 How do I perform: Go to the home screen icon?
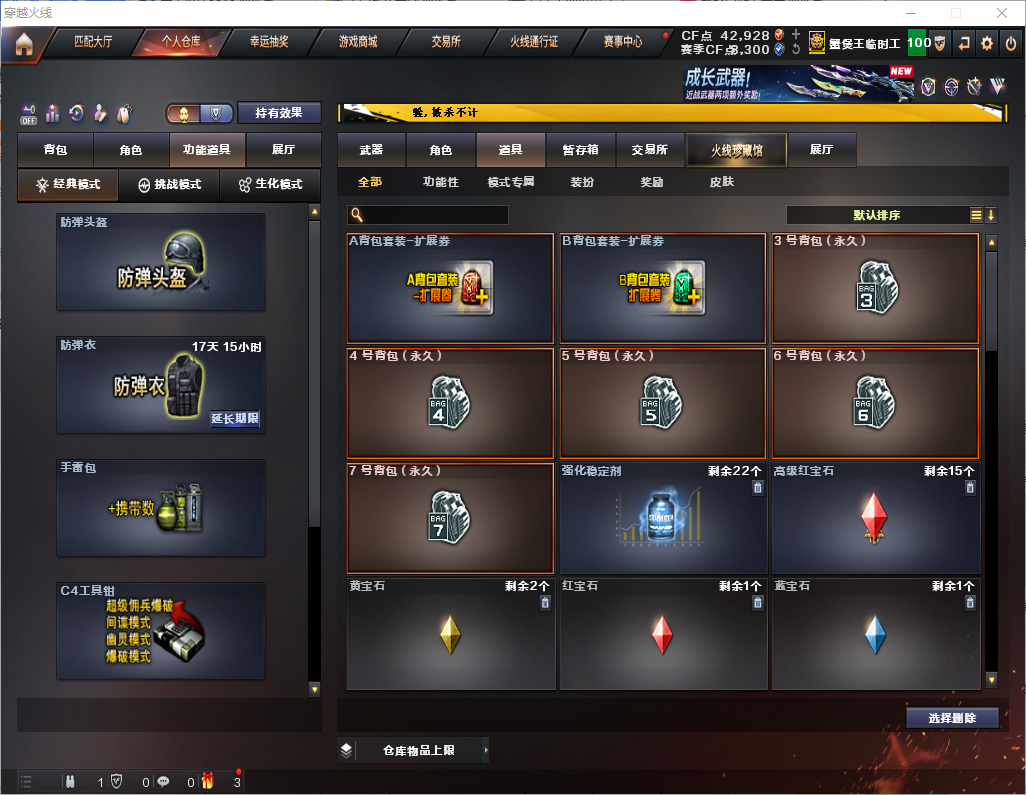pos(23,43)
